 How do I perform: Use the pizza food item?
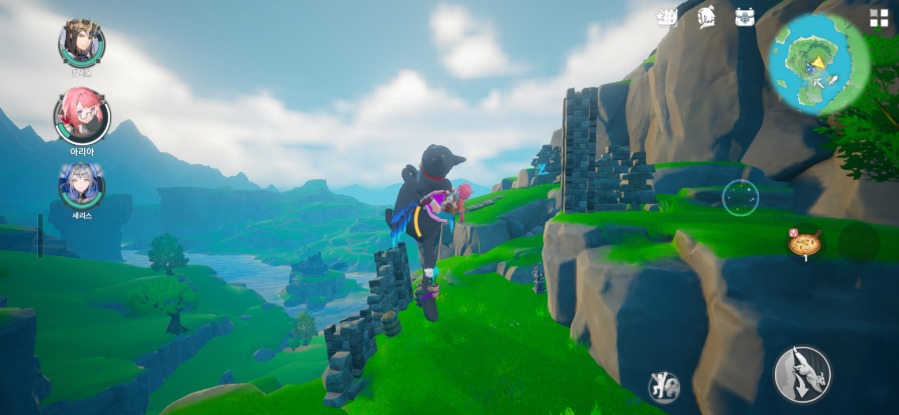tap(804, 242)
